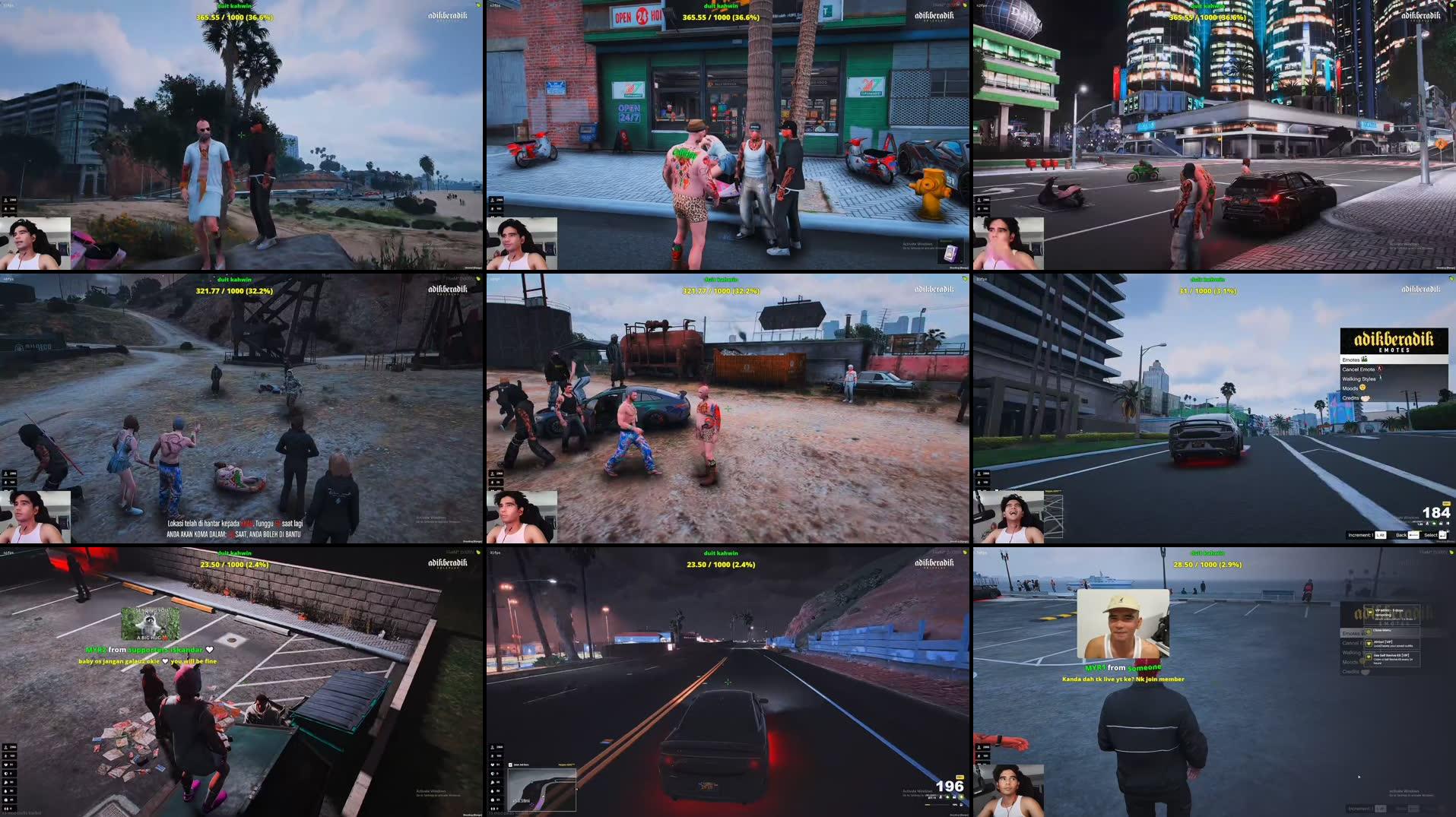The width and height of the screenshot is (1456, 817).
Task: Click the Moods emoji icon in the emotes menu
Action: pos(1364,387)
